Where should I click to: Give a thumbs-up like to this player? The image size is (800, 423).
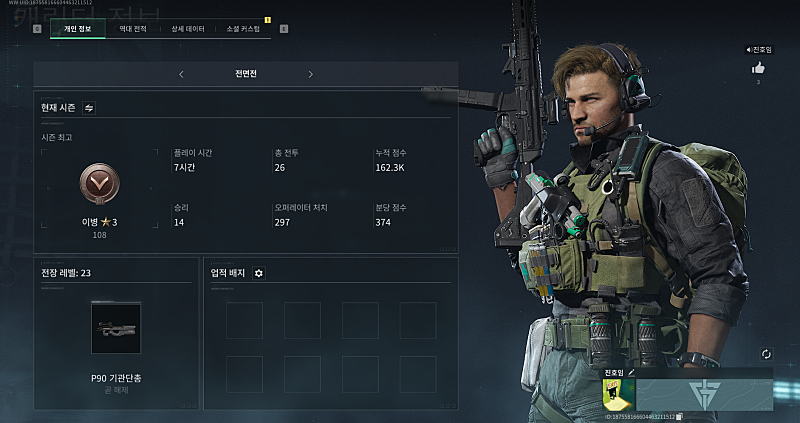[758, 68]
